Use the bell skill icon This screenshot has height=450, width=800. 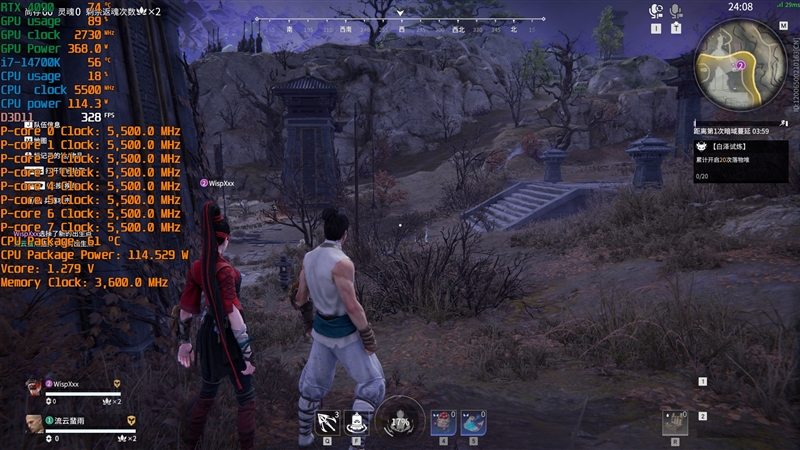point(359,422)
